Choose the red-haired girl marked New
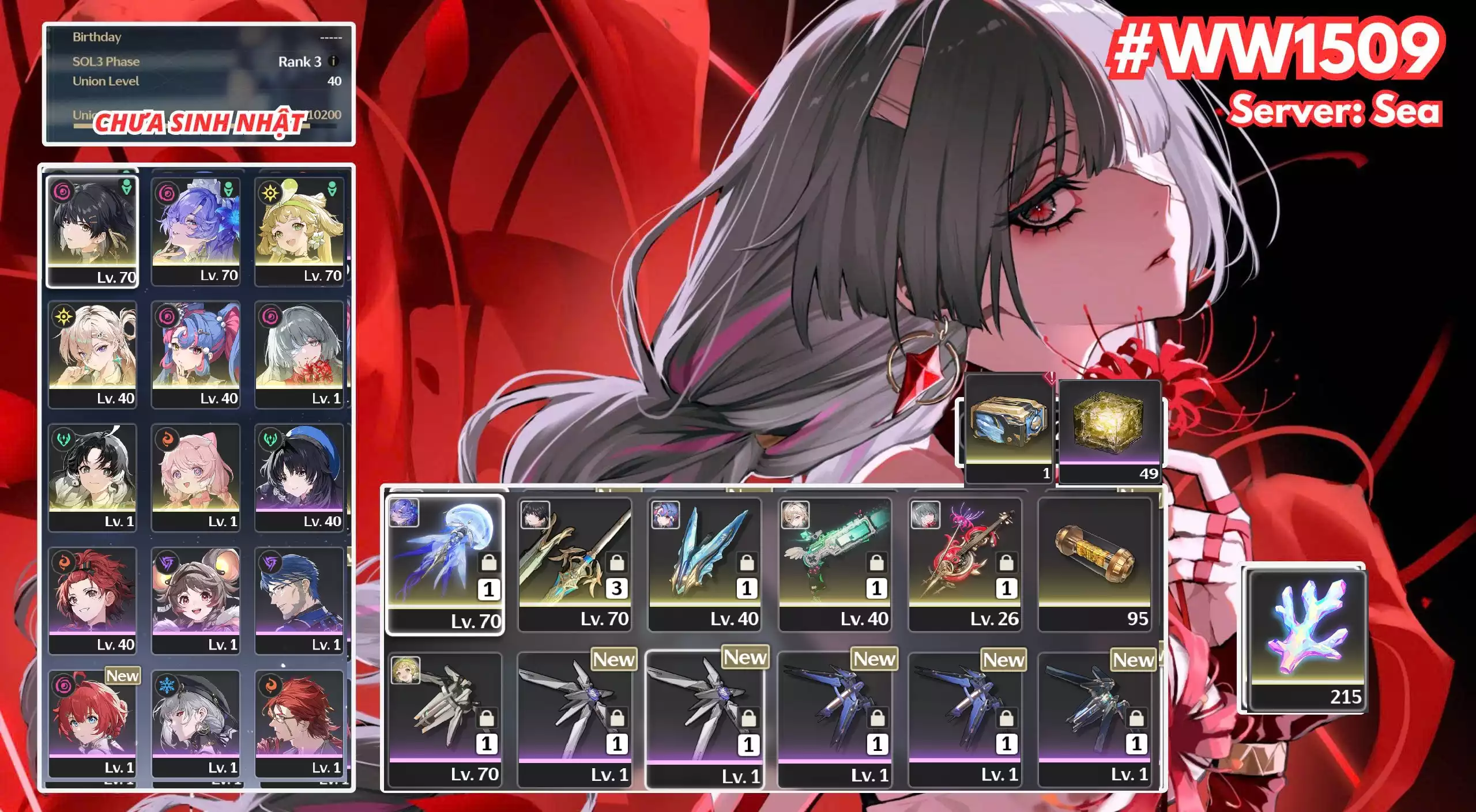The height and width of the screenshot is (812, 1476). pos(92,722)
